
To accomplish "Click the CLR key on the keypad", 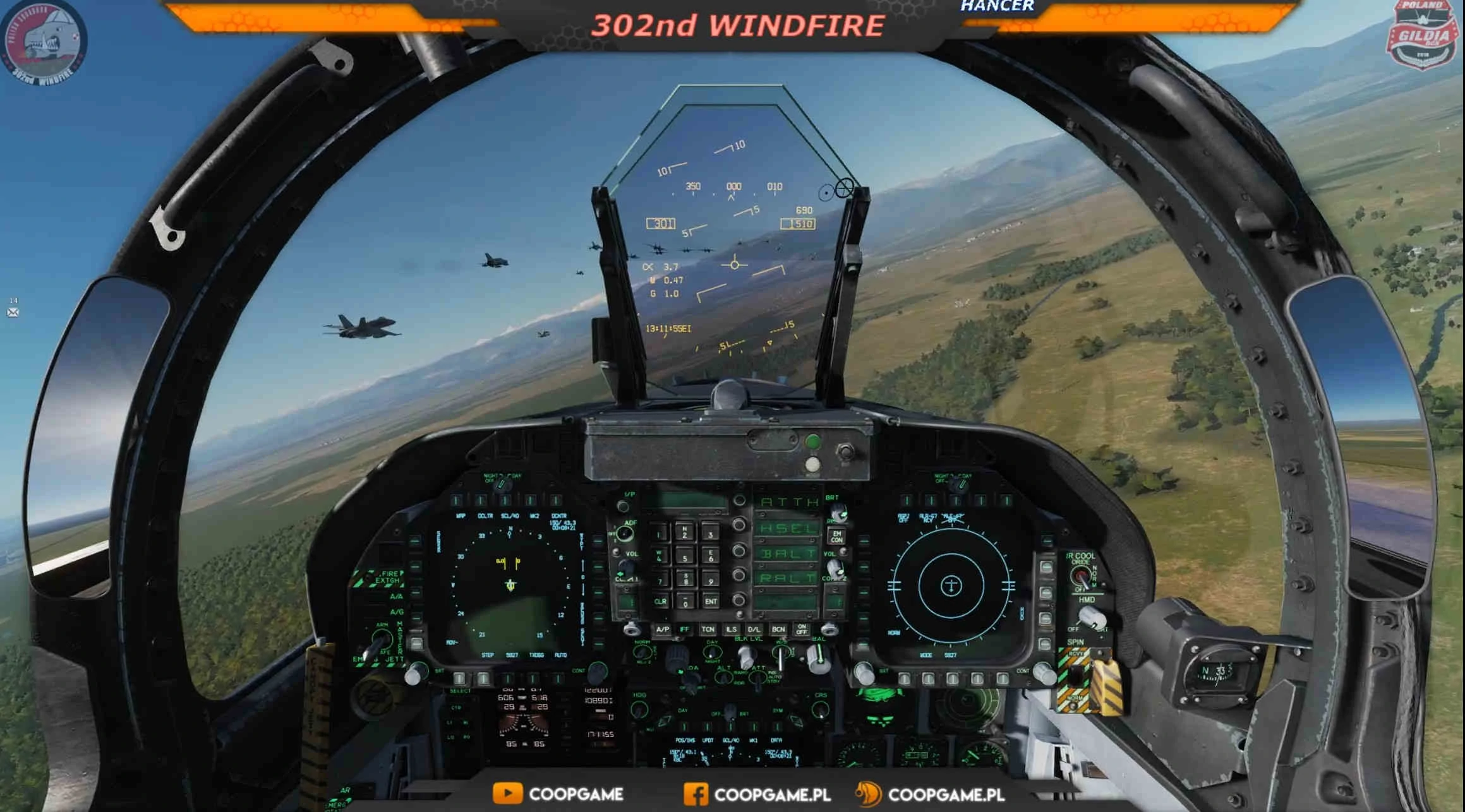I will [x=660, y=601].
